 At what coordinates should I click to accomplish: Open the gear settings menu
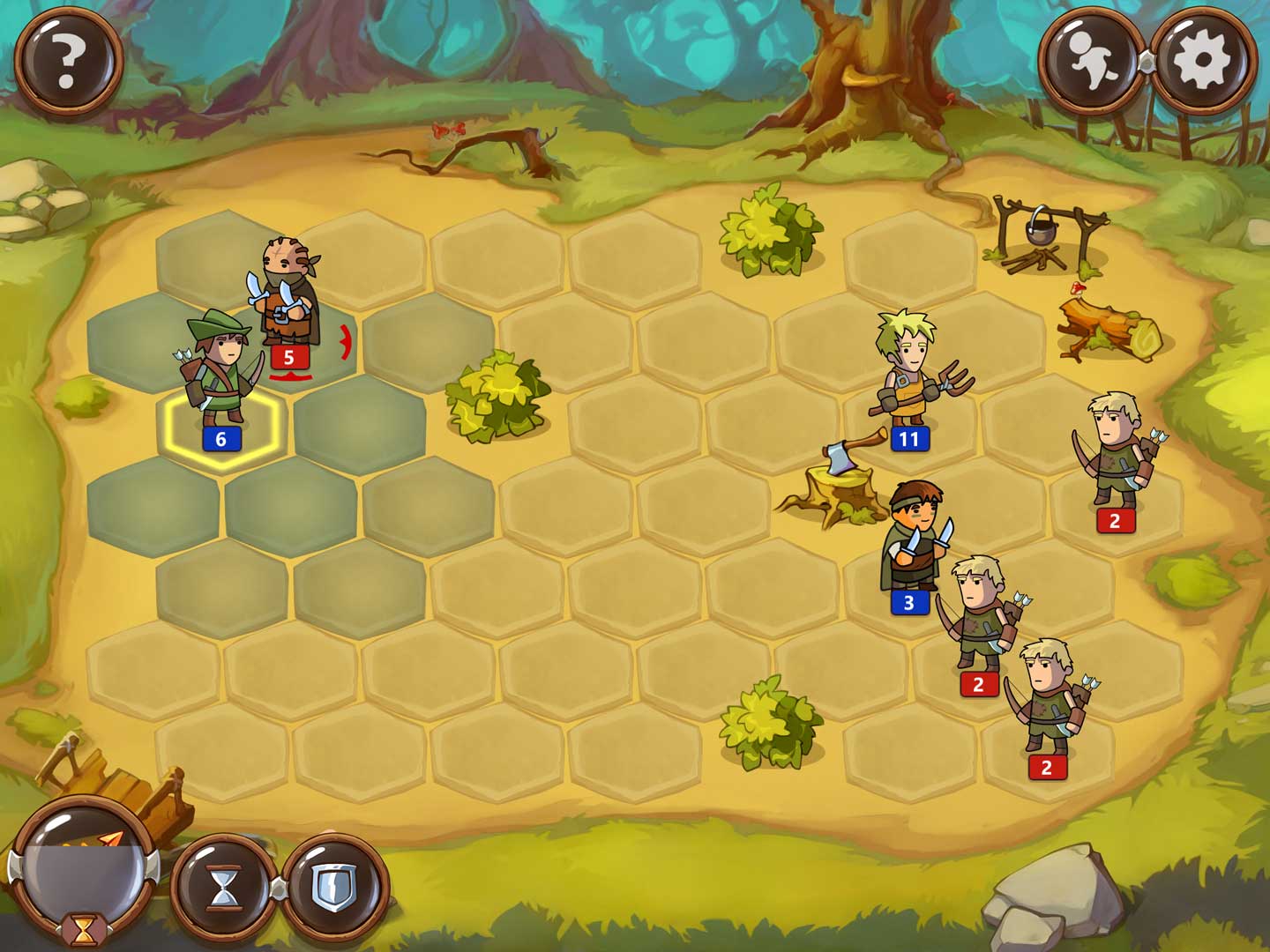point(1202,60)
